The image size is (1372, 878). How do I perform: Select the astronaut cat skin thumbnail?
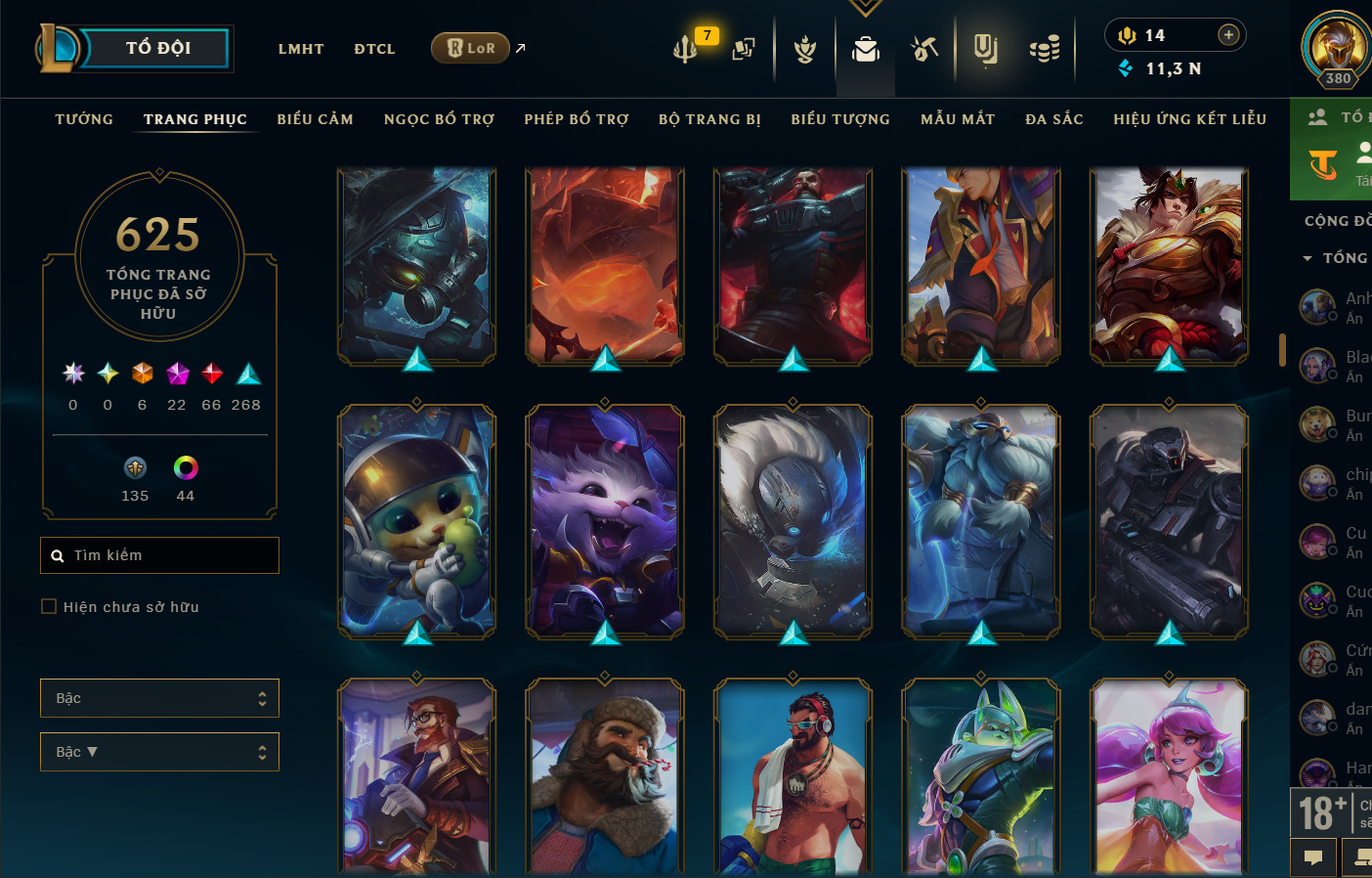(417, 522)
